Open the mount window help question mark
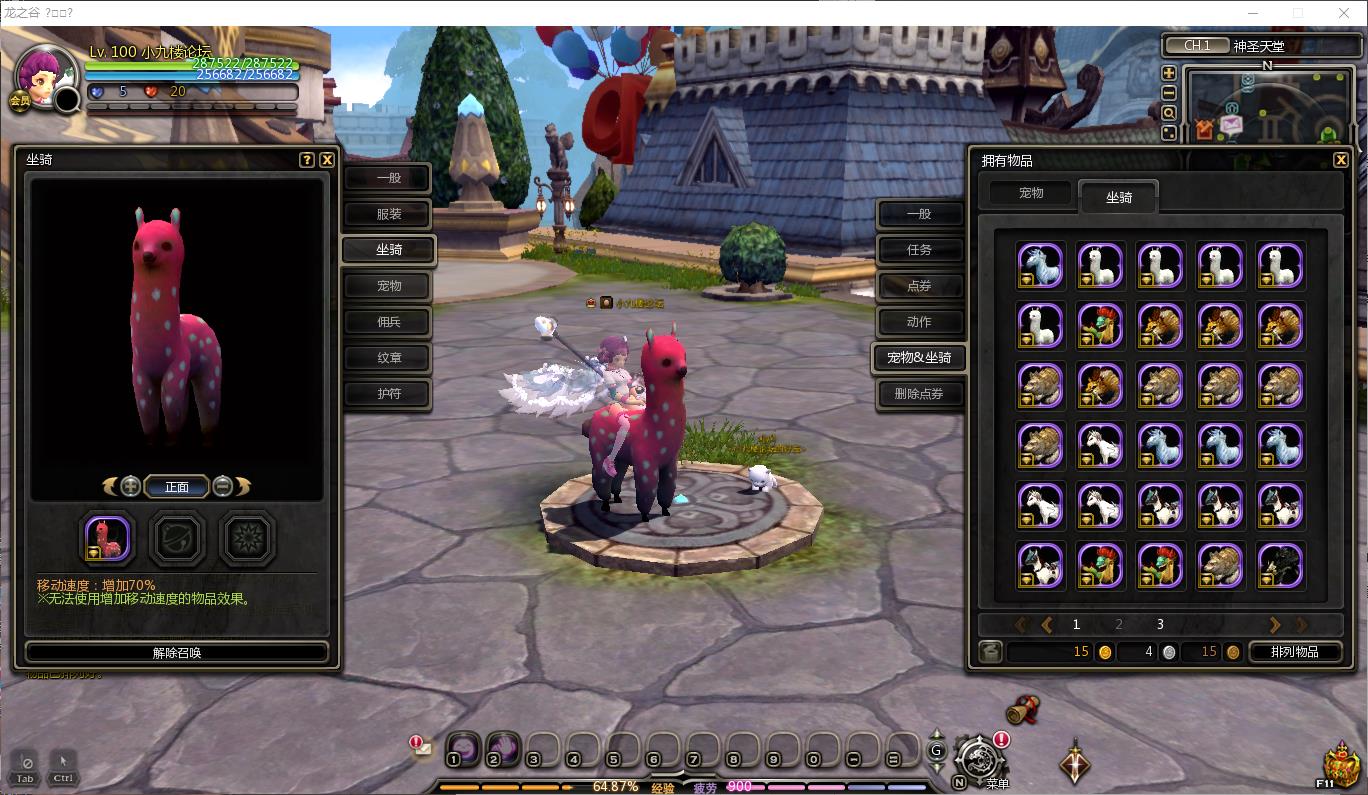 coord(307,159)
